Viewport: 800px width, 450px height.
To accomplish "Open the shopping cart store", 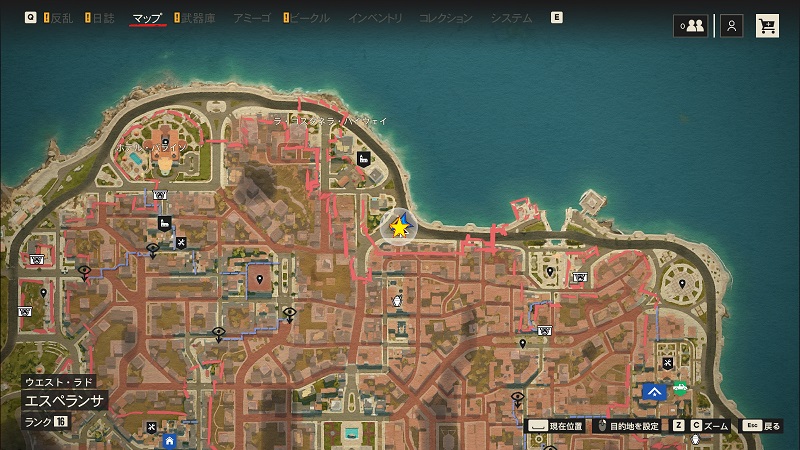I will coord(768,26).
